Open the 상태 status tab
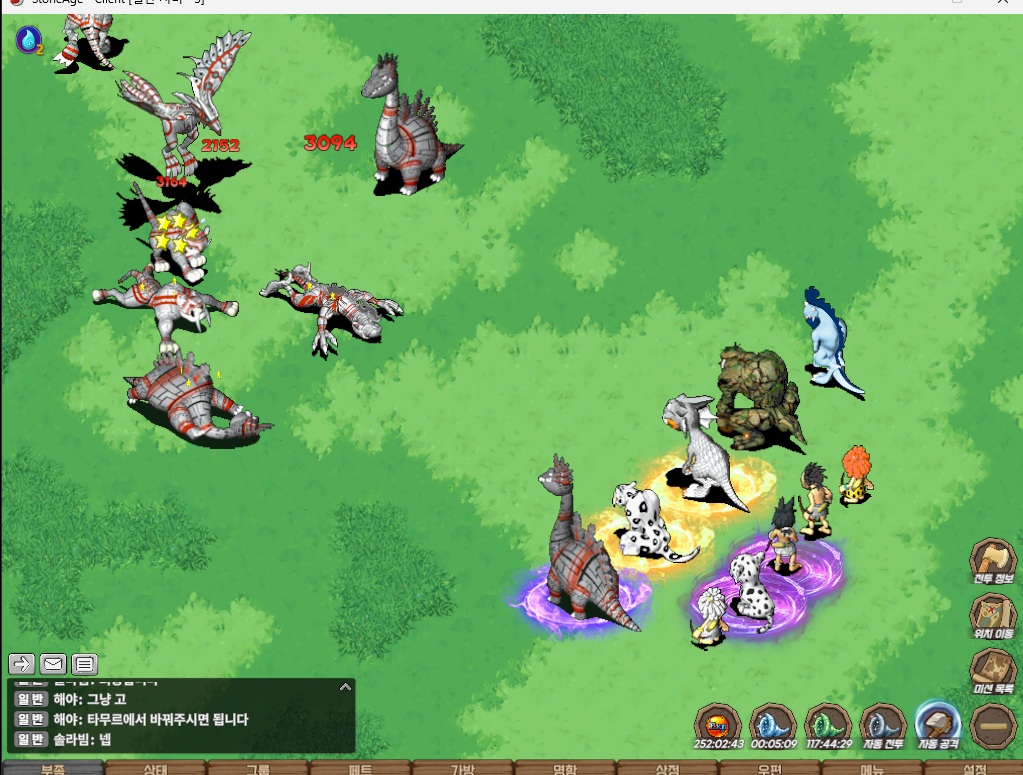This screenshot has width=1023, height=775. coord(155,768)
